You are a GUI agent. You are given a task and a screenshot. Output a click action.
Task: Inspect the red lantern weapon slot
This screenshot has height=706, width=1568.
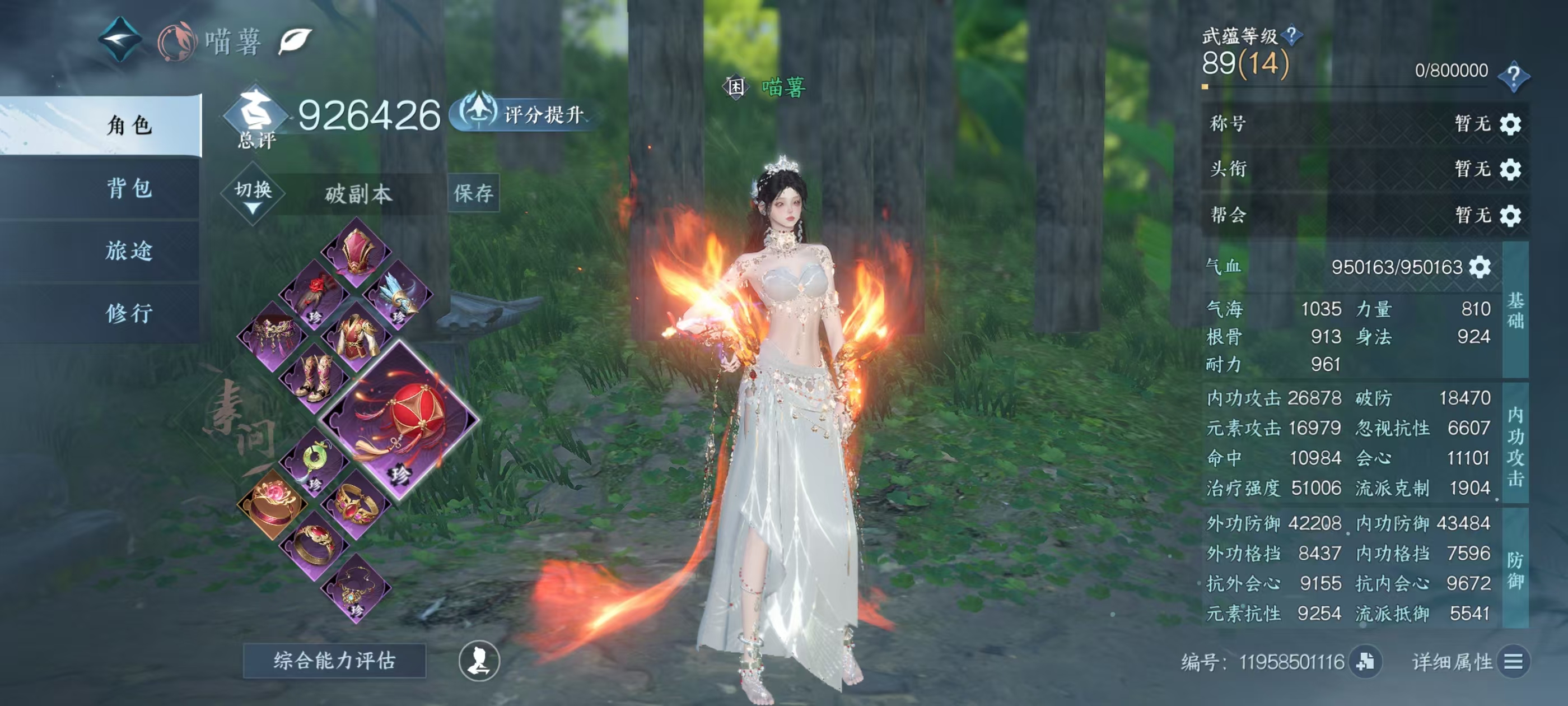click(399, 421)
